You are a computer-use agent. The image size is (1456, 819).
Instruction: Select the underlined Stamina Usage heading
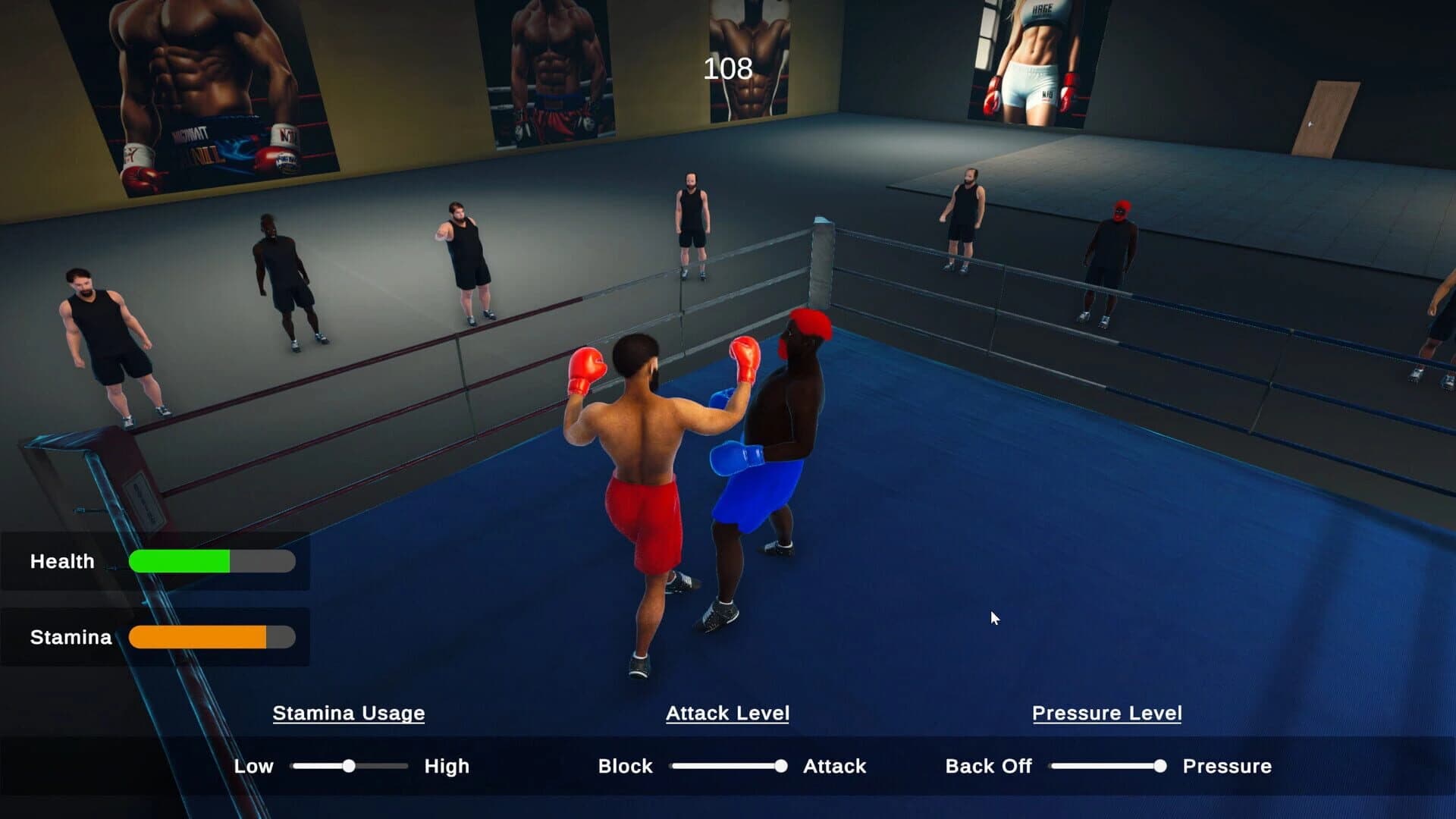click(x=348, y=713)
